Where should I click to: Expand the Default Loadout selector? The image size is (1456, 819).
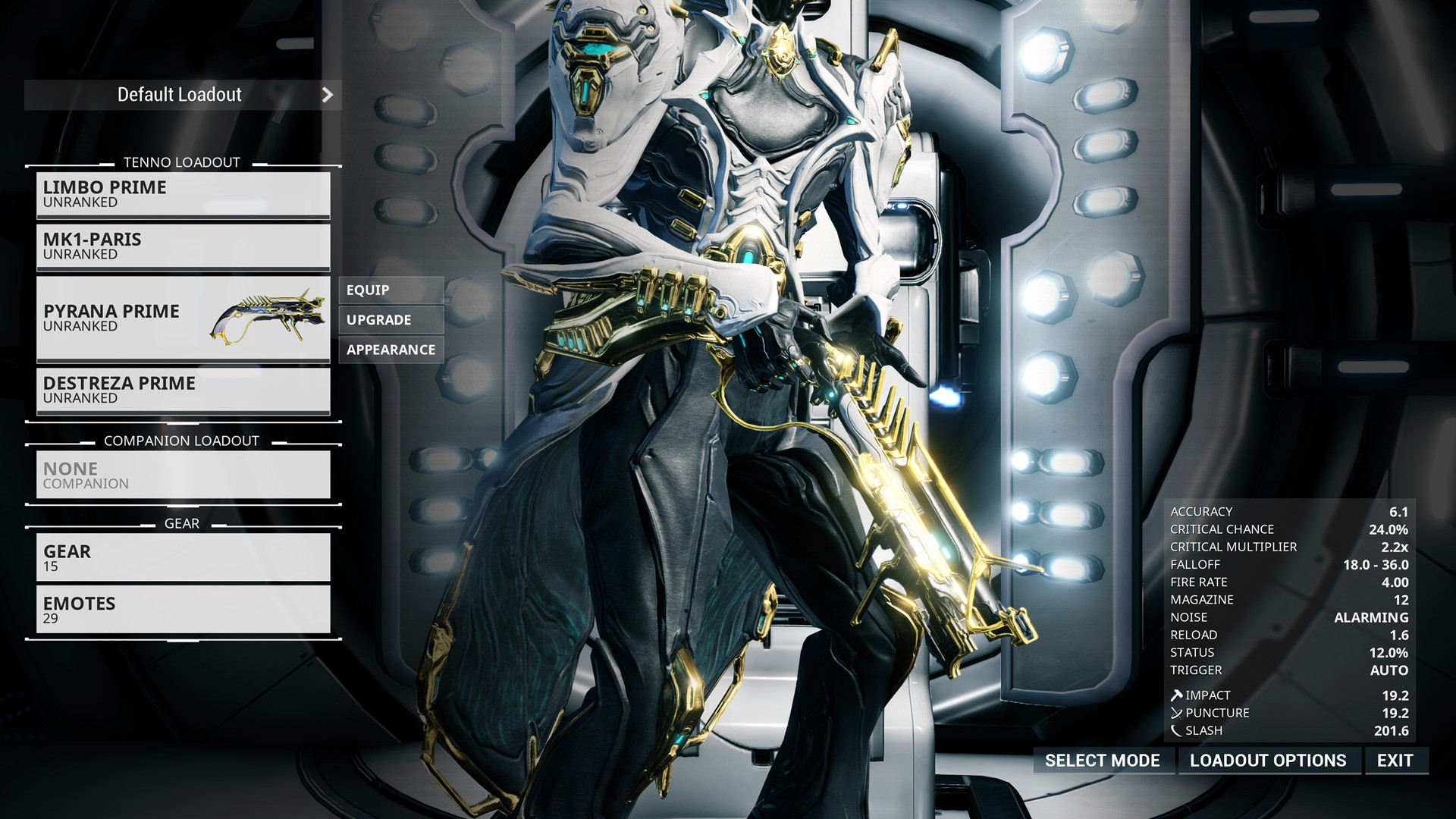pos(182,95)
